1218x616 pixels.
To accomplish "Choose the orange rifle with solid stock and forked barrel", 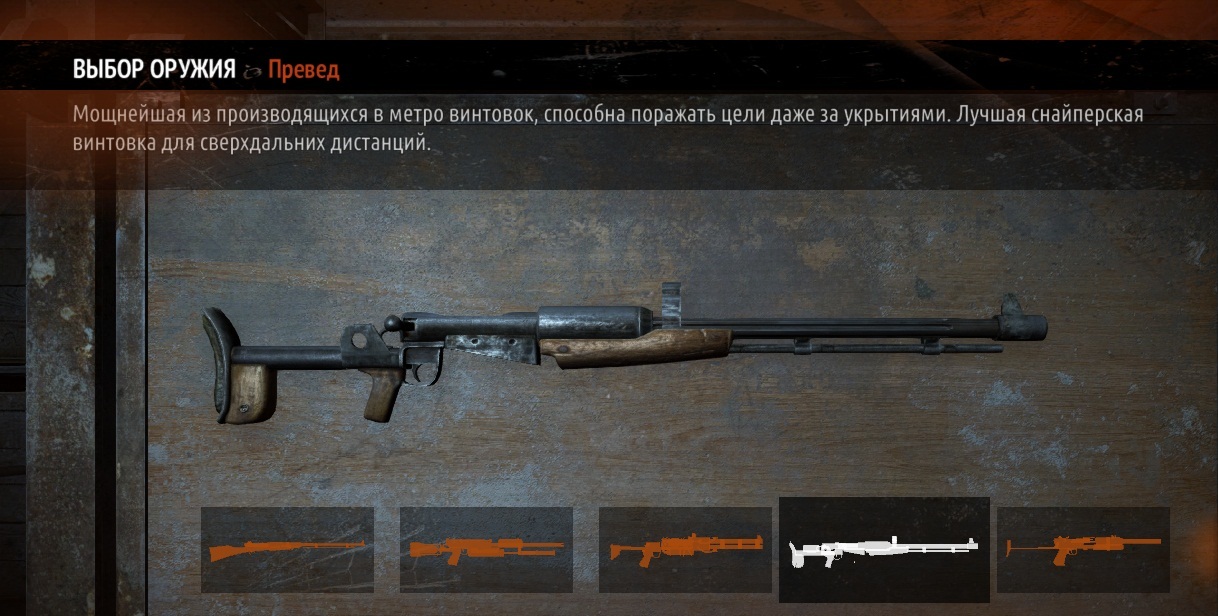I will pyautogui.click(x=486, y=549).
